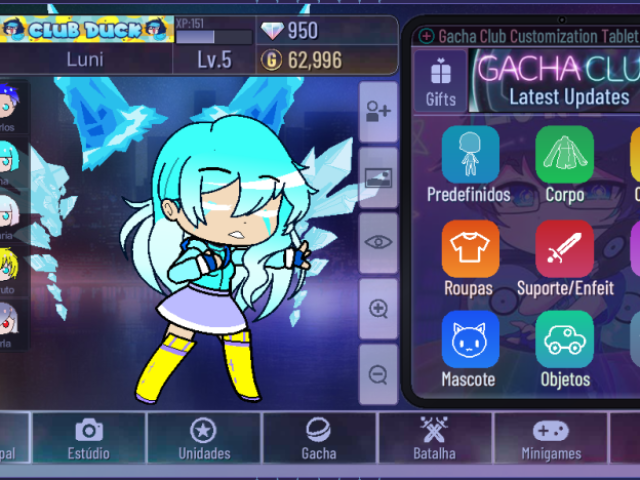This screenshot has height=480, width=640.
Task: Open the Gacha tab
Action: 319,438
